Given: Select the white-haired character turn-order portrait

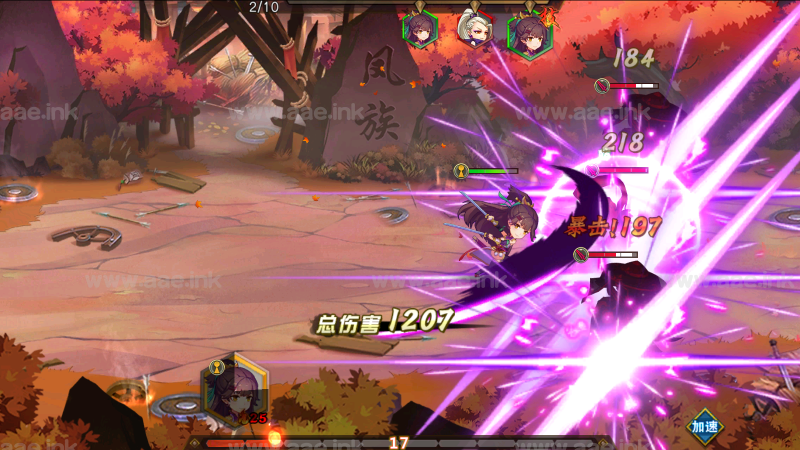Looking at the screenshot, I should (474, 28).
